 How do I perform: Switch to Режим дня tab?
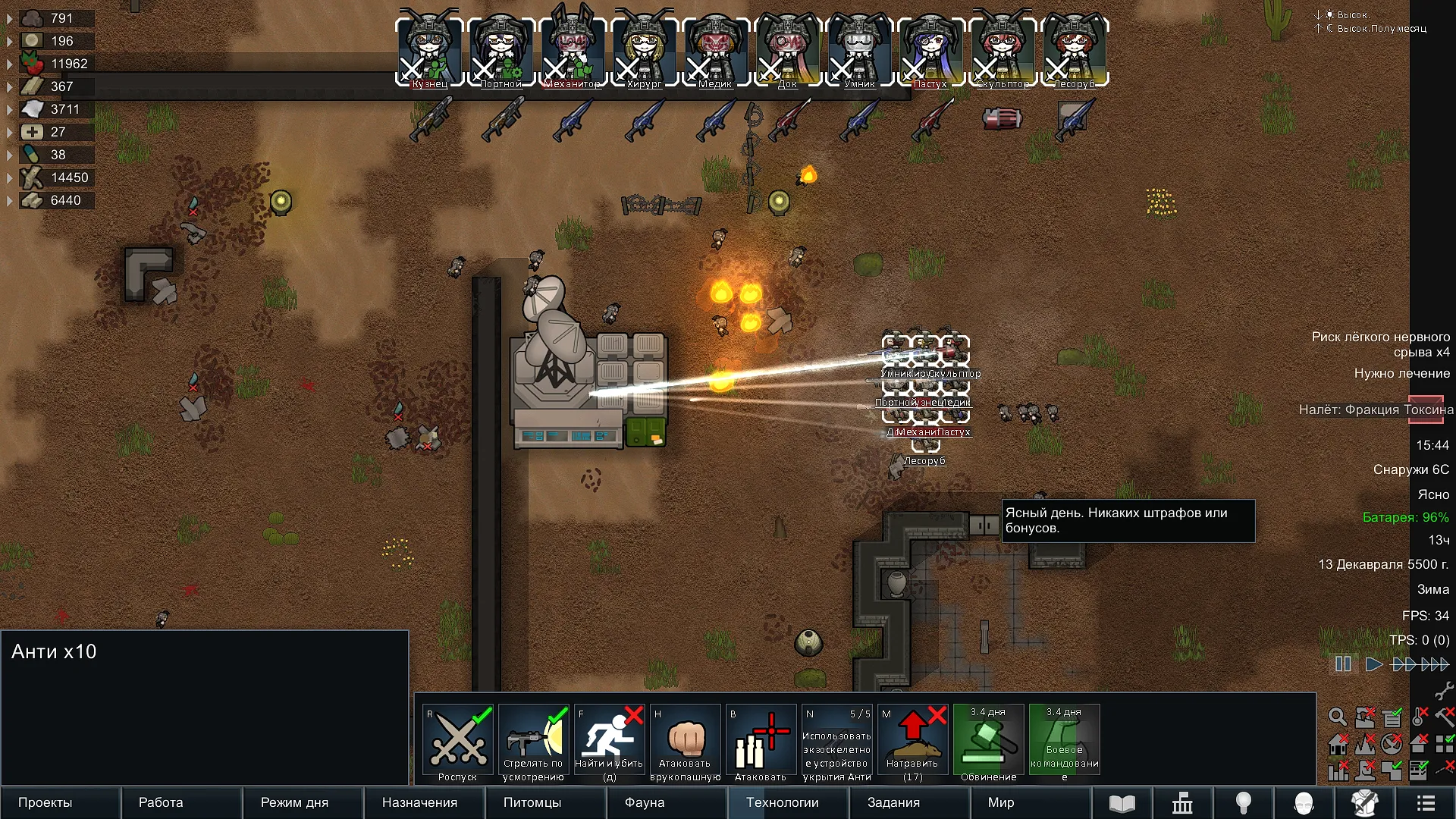(x=294, y=802)
